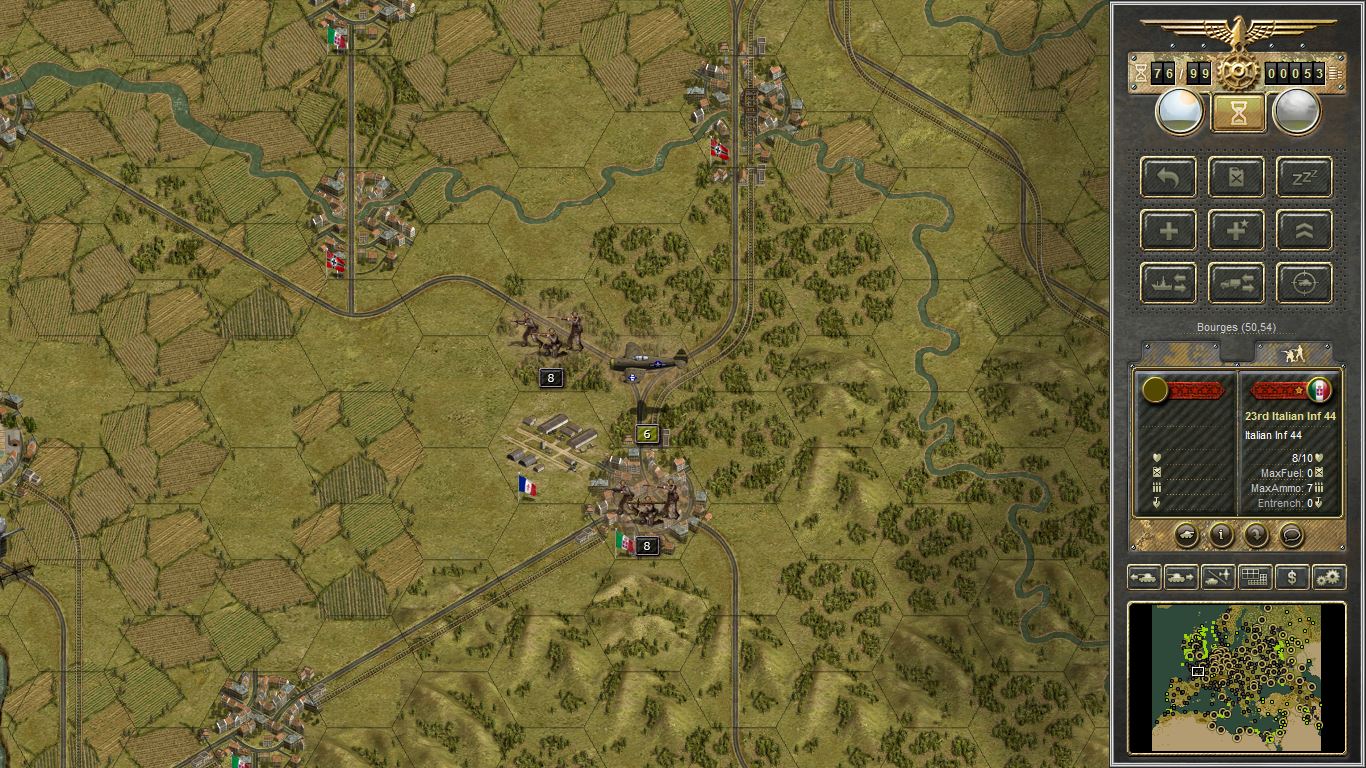Put the selected unit to sleep
This screenshot has height=768, width=1366.
point(1303,177)
